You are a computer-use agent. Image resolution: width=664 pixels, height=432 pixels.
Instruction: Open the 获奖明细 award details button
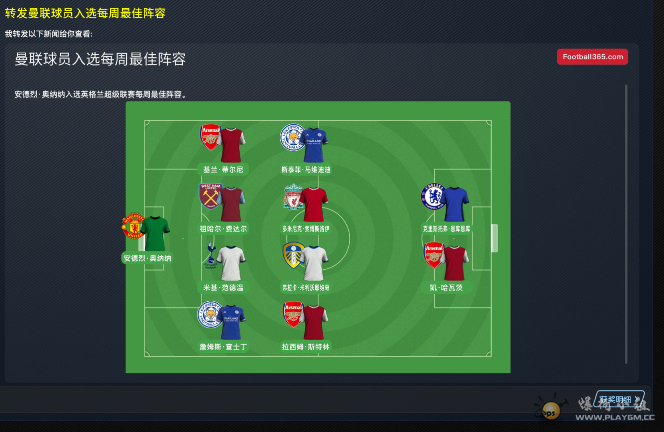pyautogui.click(x=619, y=399)
